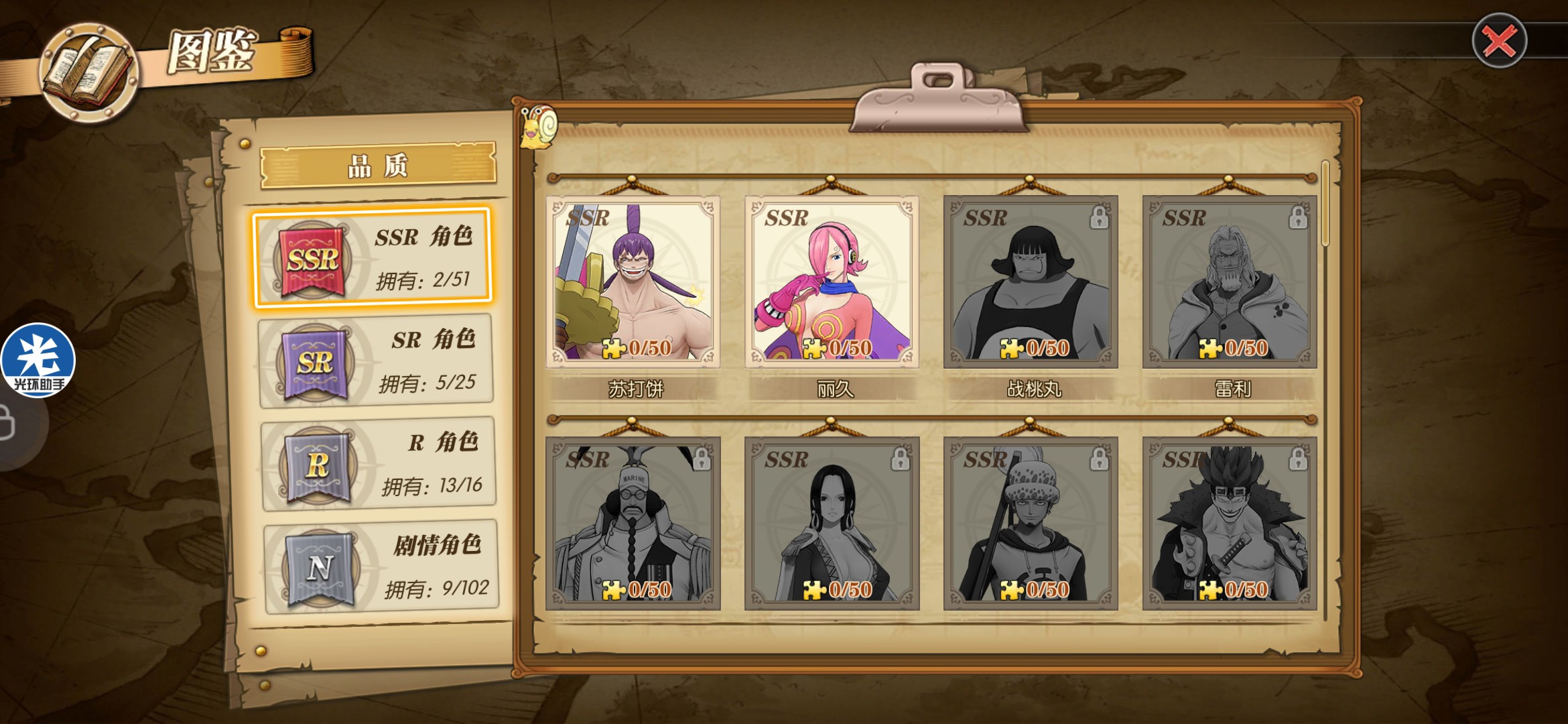The width and height of the screenshot is (1568, 724).
Task: Close the 图鉴 encyclopedia screen
Action: (1499, 42)
